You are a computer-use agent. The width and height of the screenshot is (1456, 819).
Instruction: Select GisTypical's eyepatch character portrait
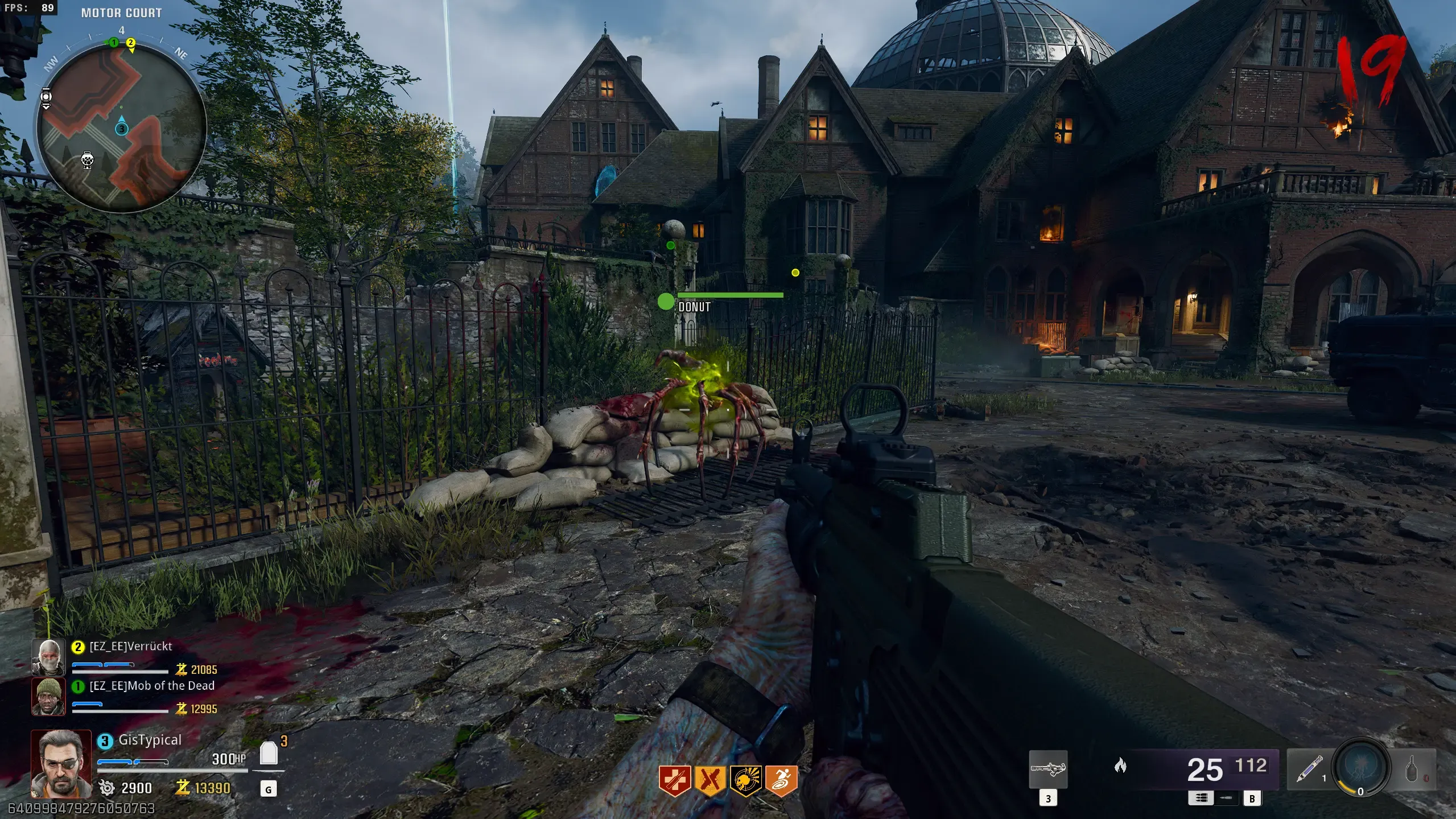pos(61,763)
